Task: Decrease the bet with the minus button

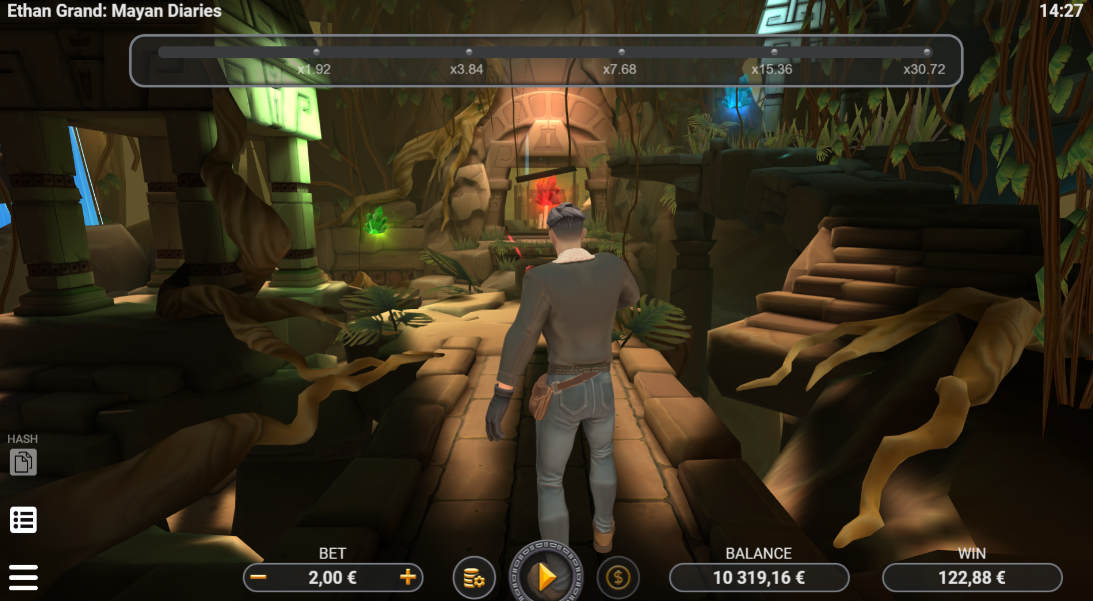Action: (x=259, y=577)
